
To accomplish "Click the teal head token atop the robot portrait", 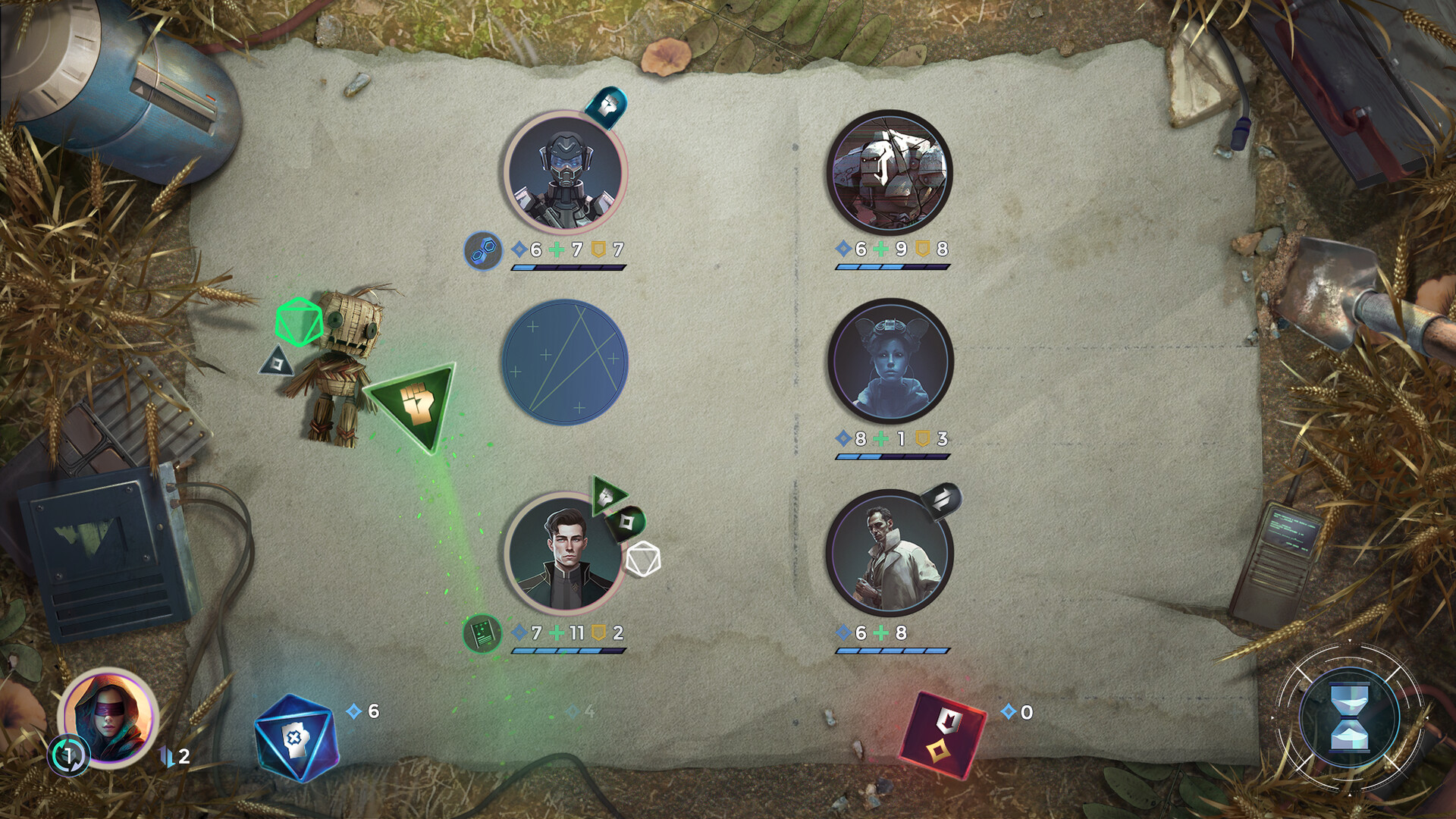I will (x=607, y=106).
